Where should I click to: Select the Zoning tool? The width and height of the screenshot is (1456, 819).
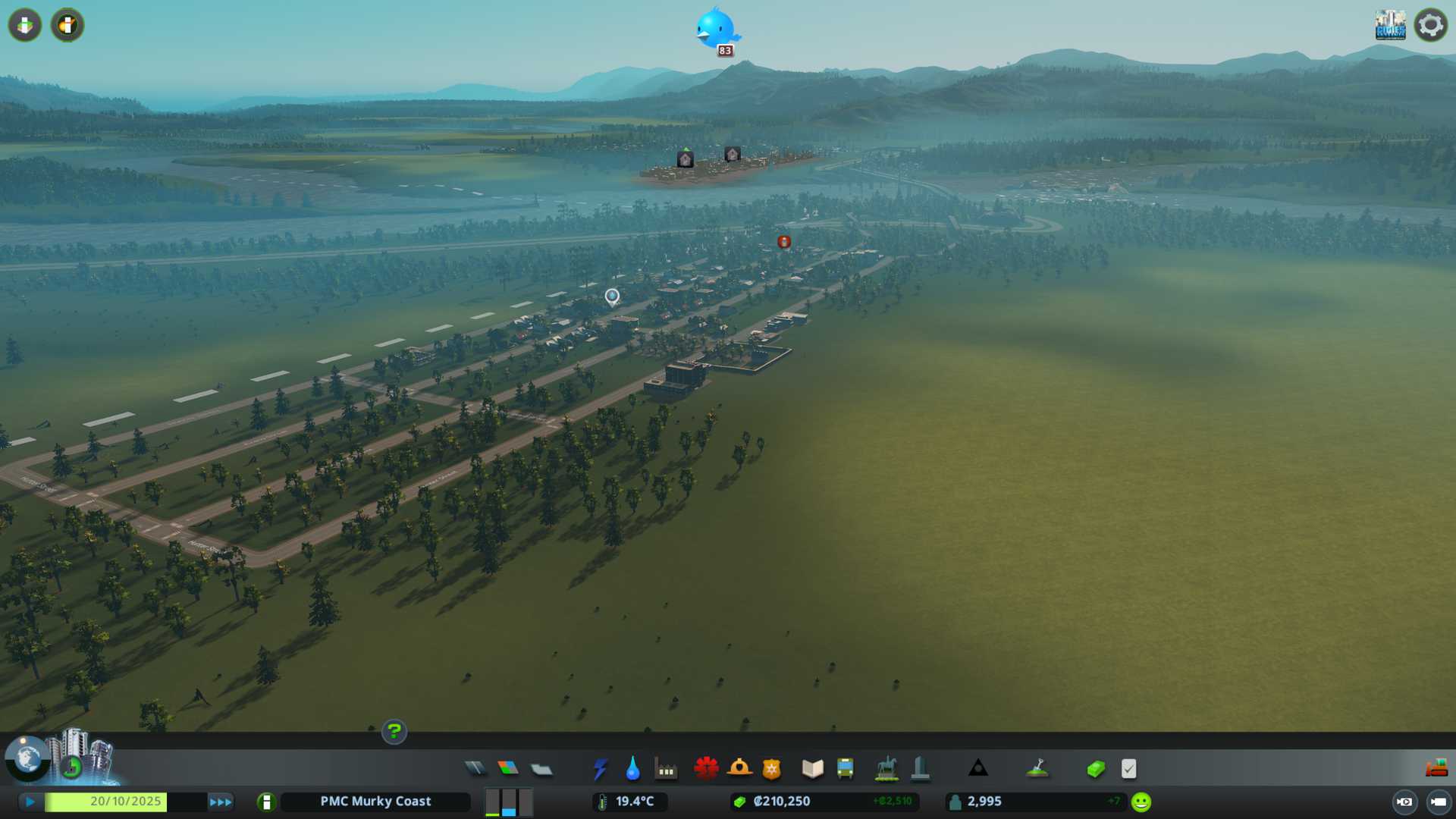click(508, 769)
